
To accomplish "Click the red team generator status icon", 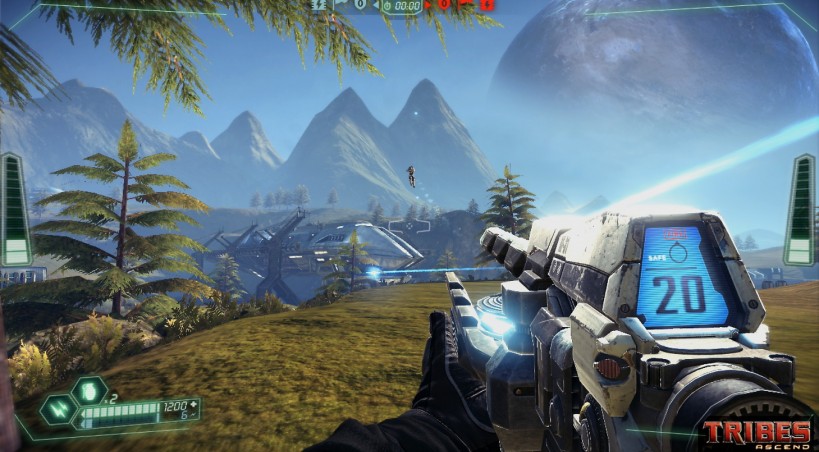I will tap(487, 5).
